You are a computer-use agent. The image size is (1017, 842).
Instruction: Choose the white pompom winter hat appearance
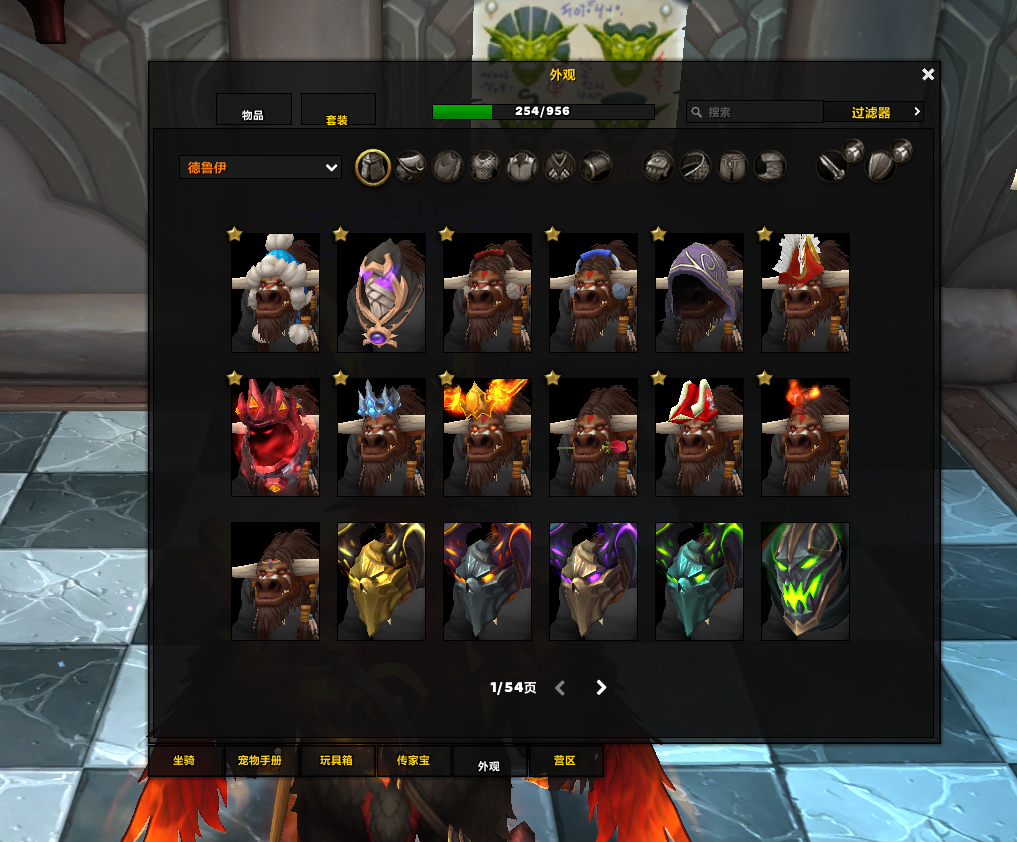pos(275,293)
